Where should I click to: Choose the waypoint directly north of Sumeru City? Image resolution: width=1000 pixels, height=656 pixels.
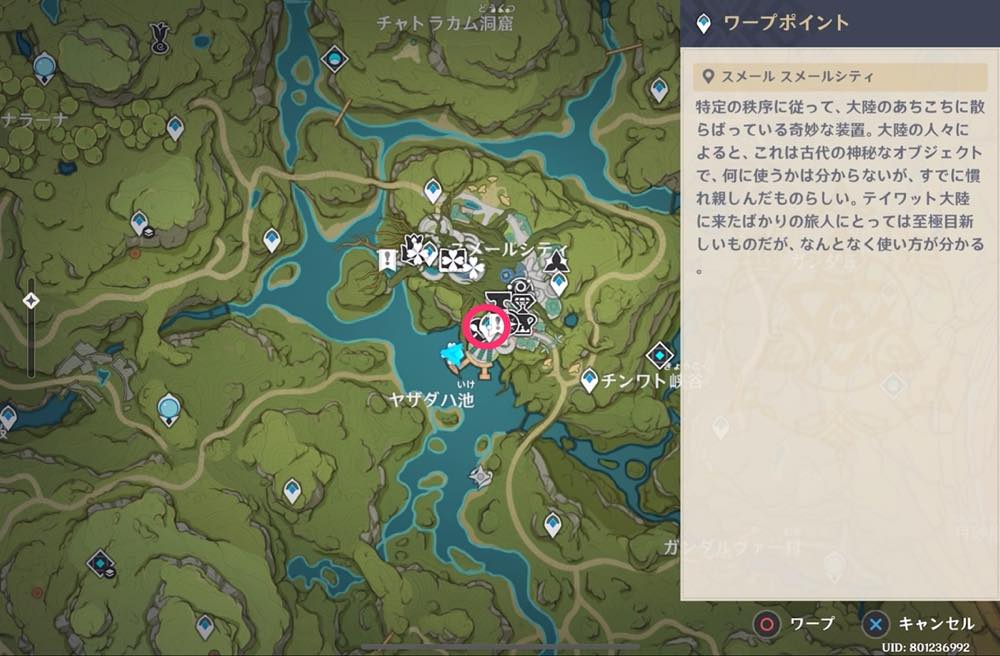click(x=433, y=188)
